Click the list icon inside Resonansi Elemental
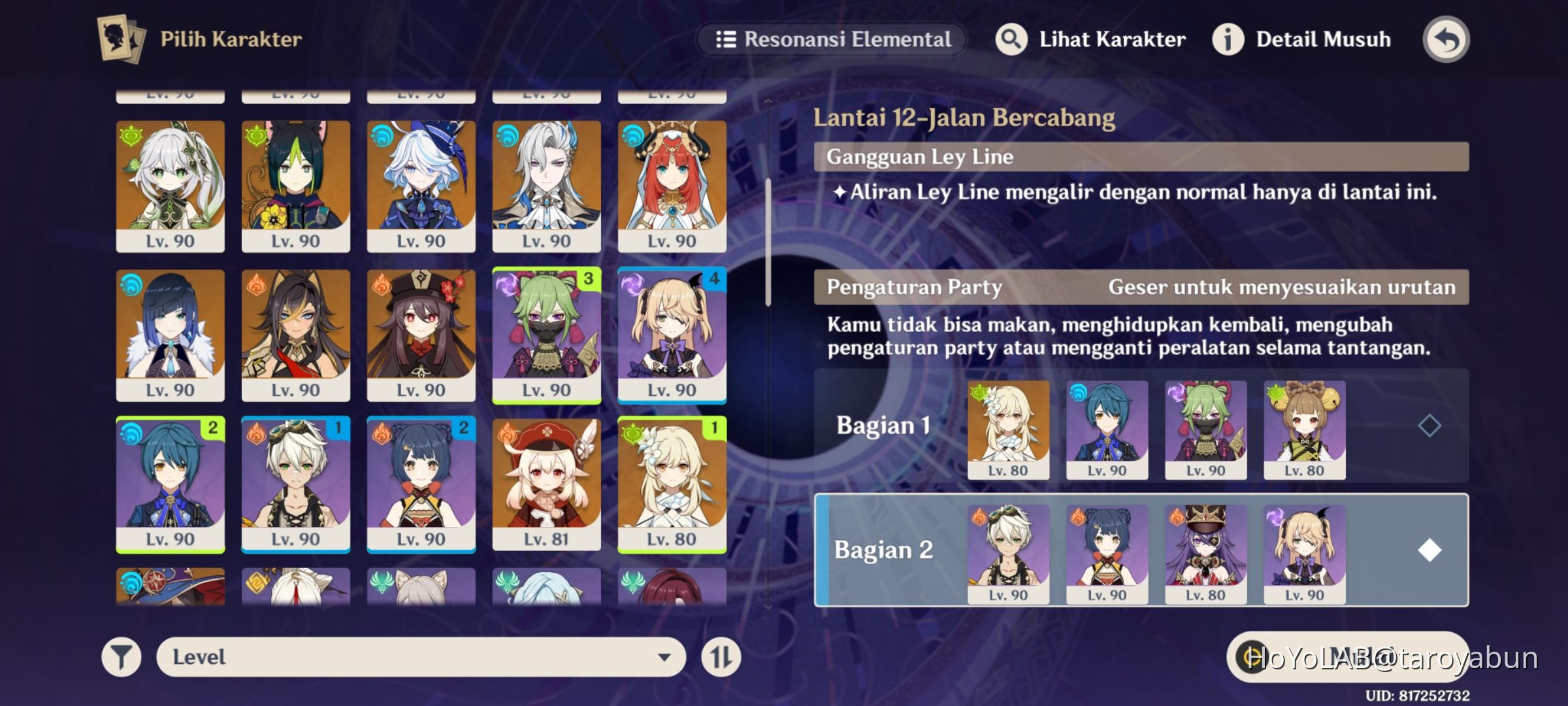 click(x=725, y=39)
